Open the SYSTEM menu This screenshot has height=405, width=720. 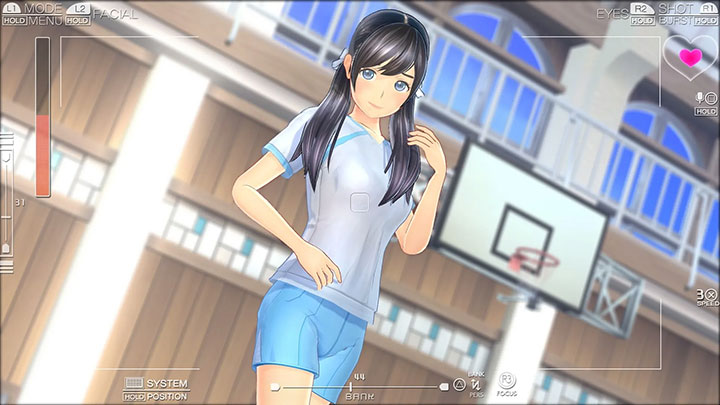click(x=166, y=383)
